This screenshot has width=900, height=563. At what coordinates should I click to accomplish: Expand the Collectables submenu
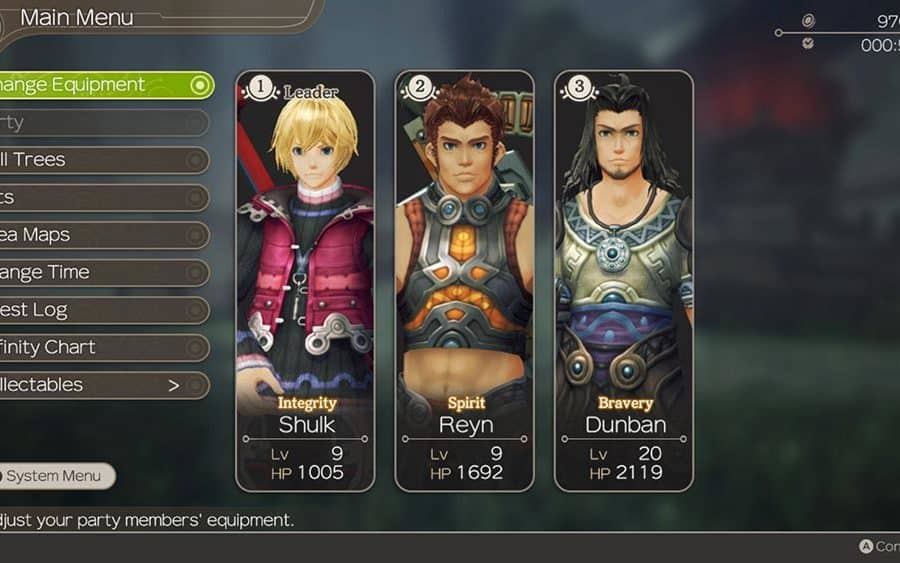pos(100,385)
